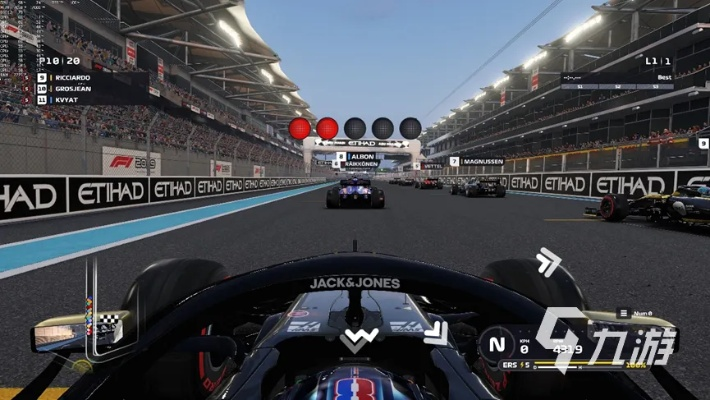Click the Albon driver name tag
The width and height of the screenshot is (710, 400).
[358, 156]
